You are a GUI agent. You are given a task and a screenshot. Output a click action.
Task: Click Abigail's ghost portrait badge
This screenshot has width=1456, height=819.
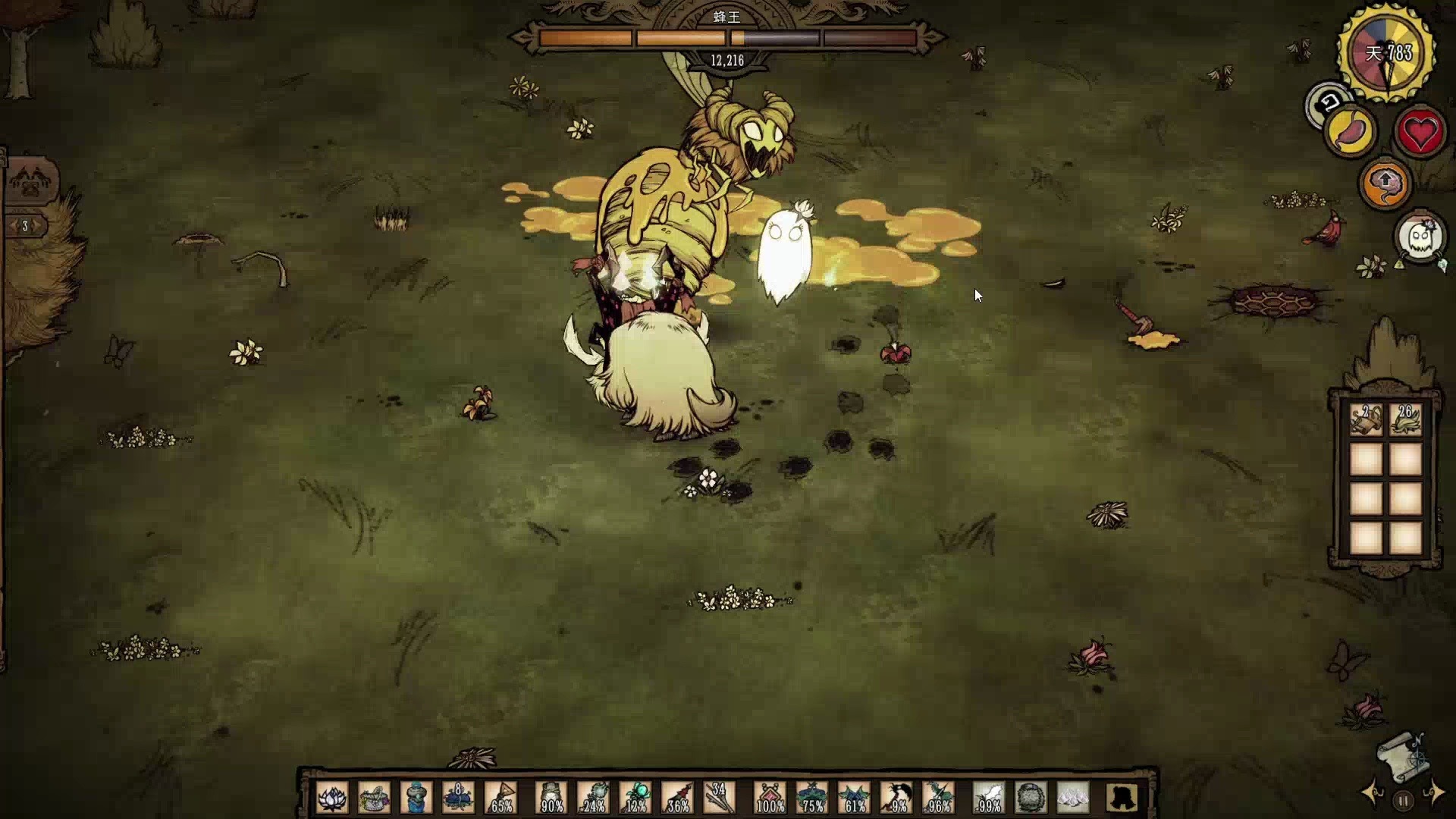click(x=1420, y=238)
